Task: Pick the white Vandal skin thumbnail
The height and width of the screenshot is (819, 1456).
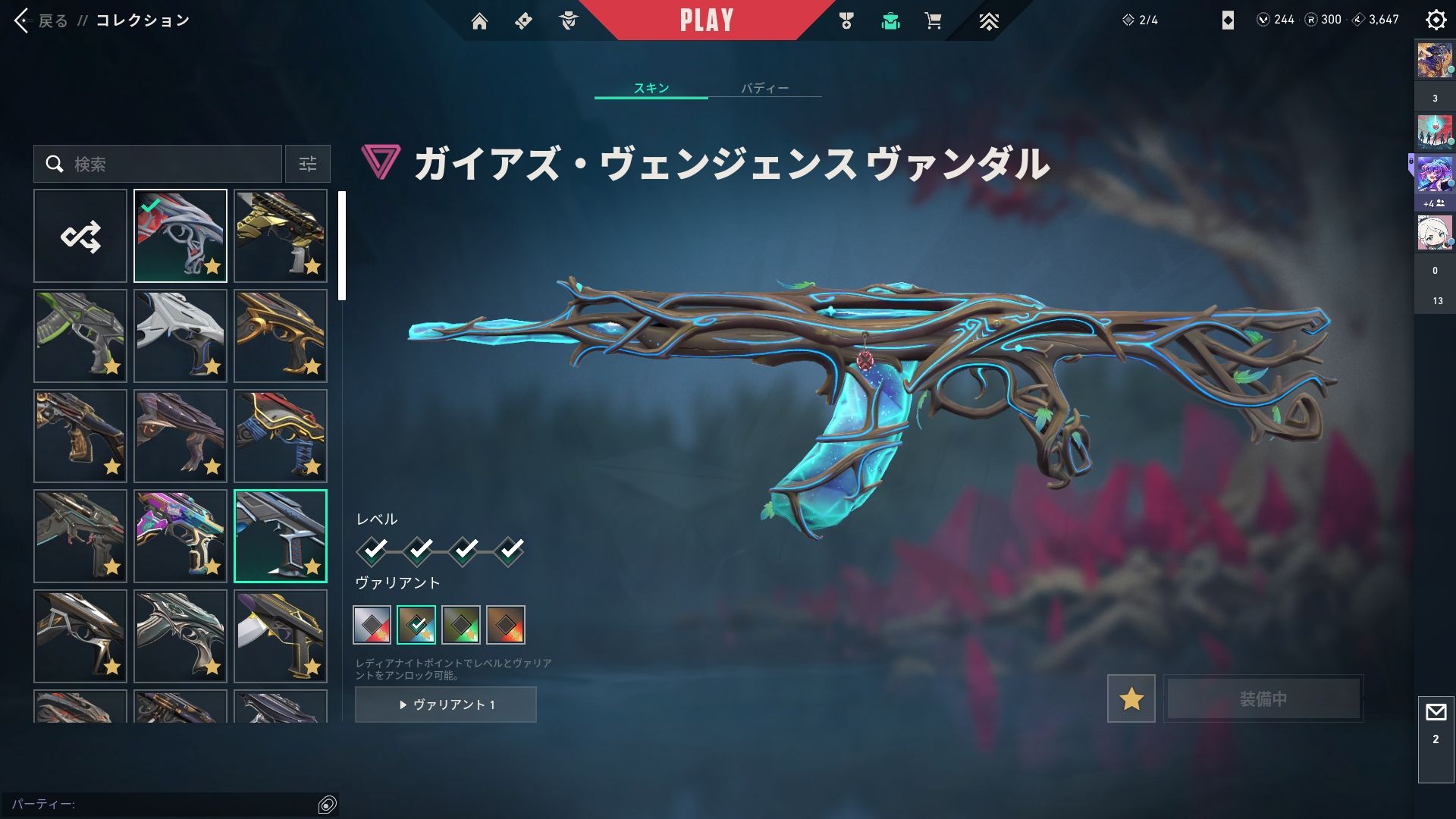Action: pos(180,336)
